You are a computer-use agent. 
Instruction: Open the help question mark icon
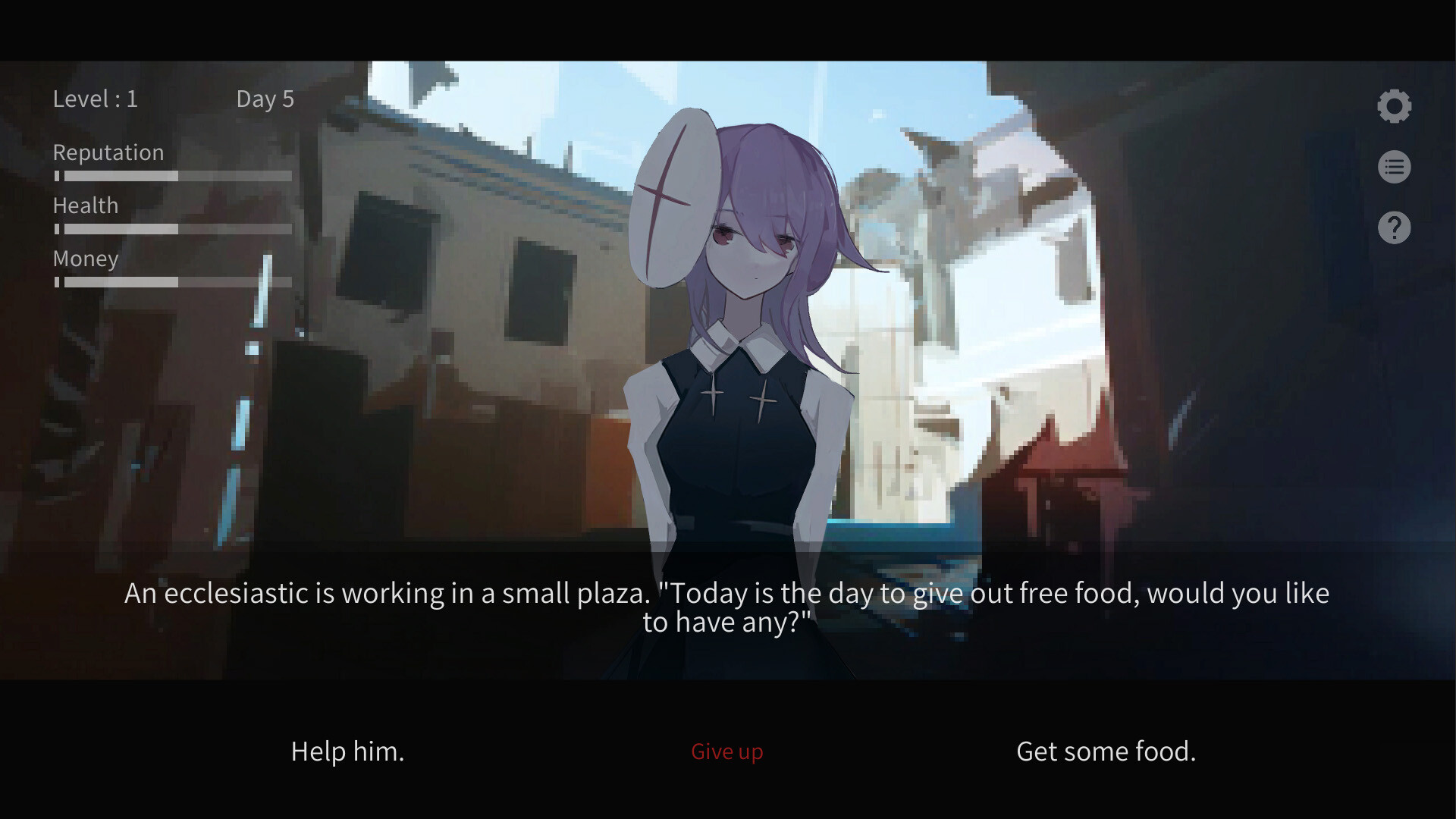pos(1393,227)
